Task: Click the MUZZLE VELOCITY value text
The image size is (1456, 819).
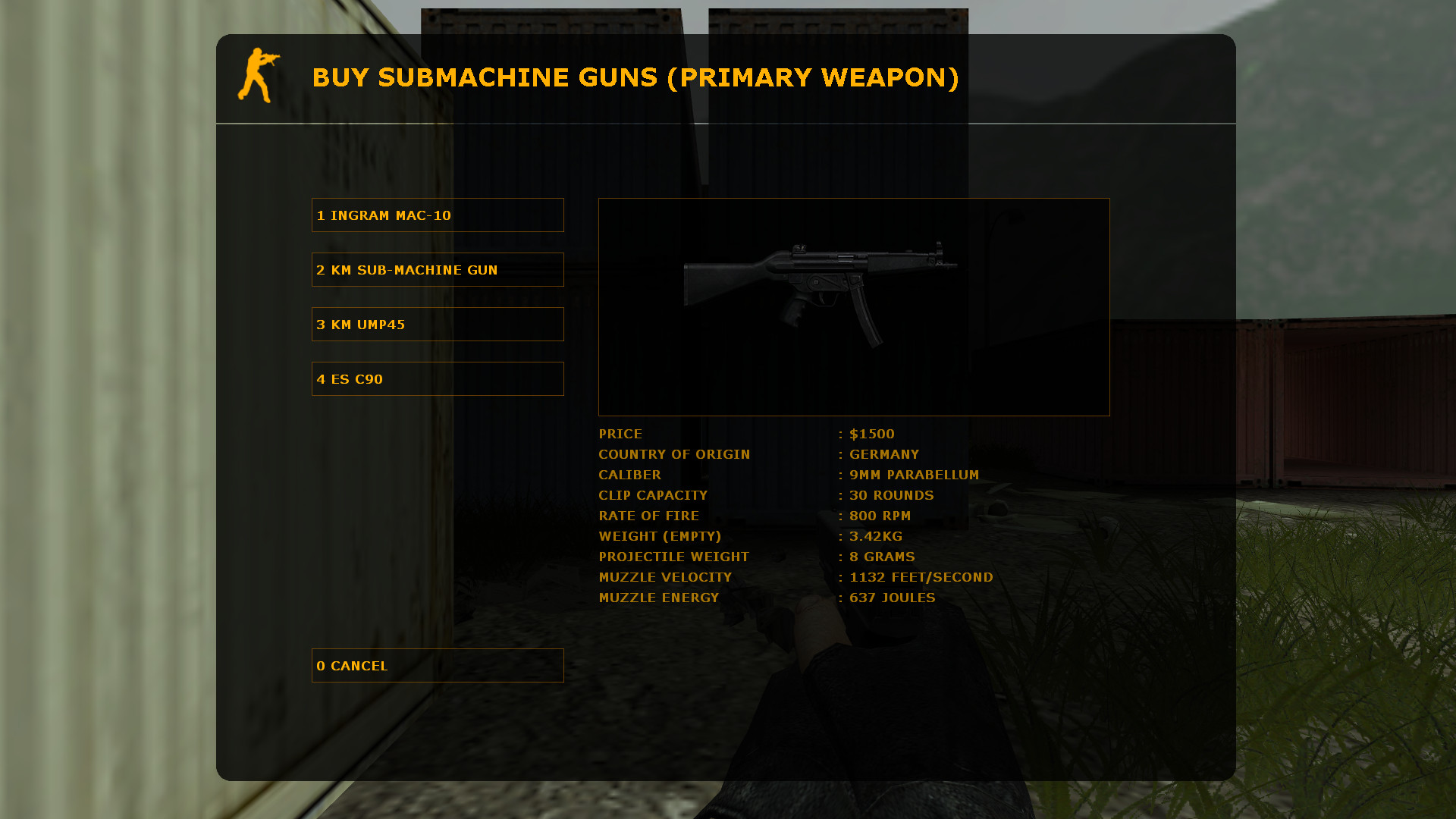Action: tap(921, 577)
